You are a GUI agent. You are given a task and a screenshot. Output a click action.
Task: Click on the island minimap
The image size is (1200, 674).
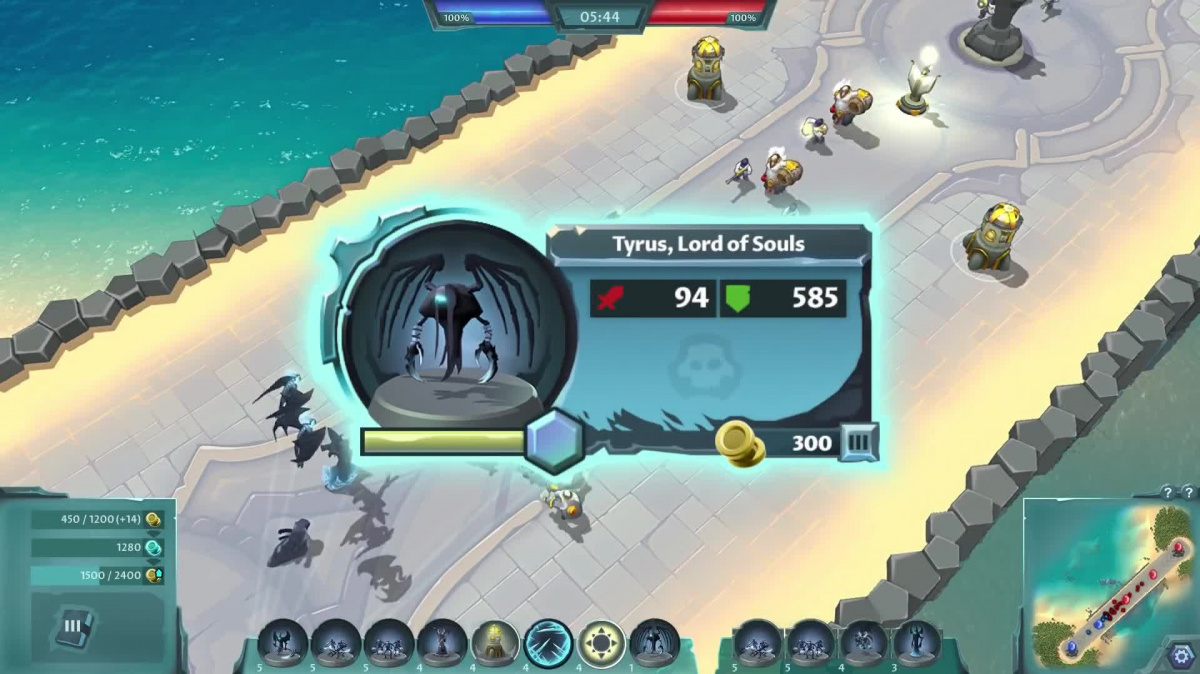click(x=1109, y=580)
